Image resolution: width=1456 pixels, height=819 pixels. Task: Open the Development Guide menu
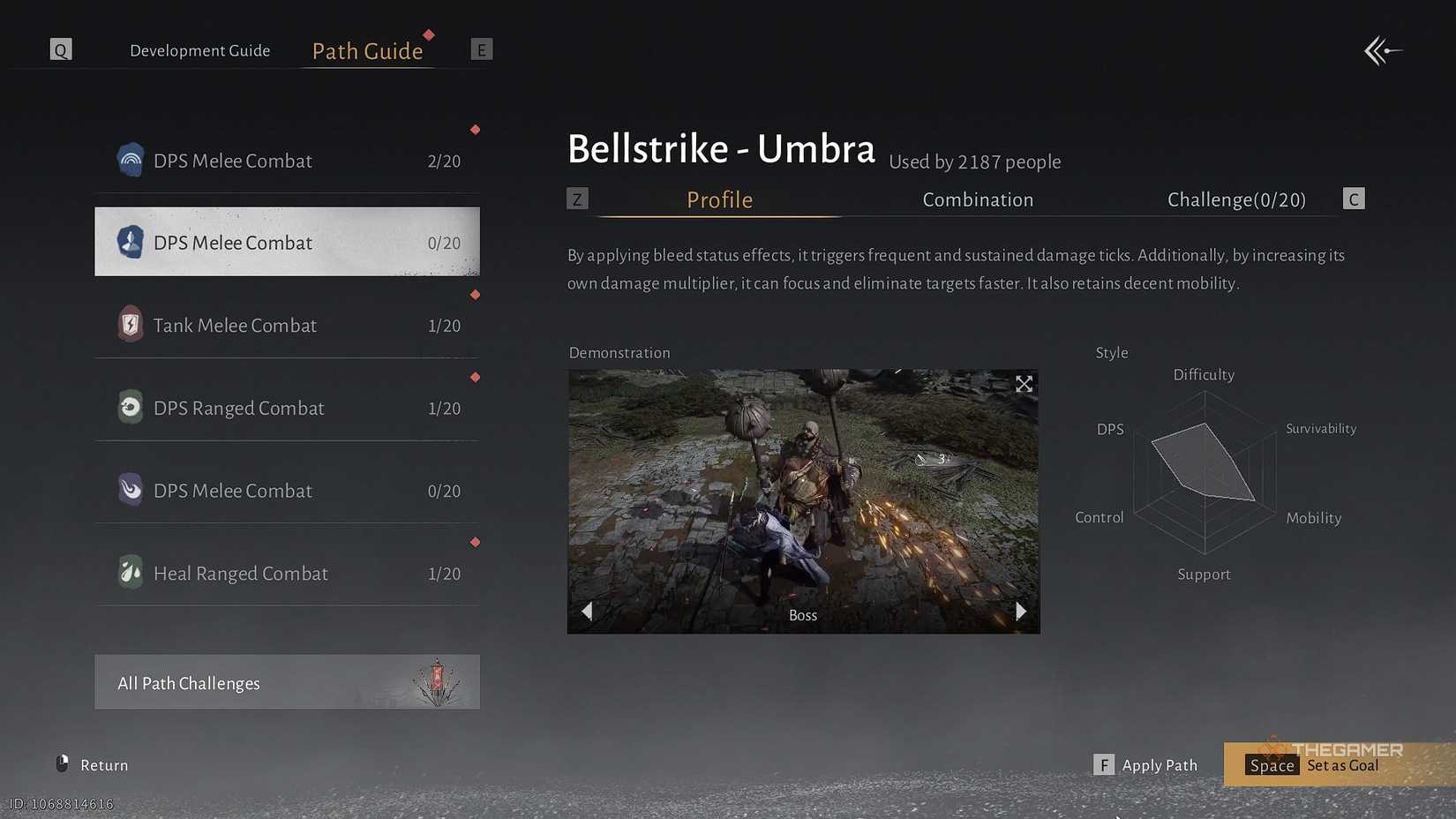pos(200,50)
